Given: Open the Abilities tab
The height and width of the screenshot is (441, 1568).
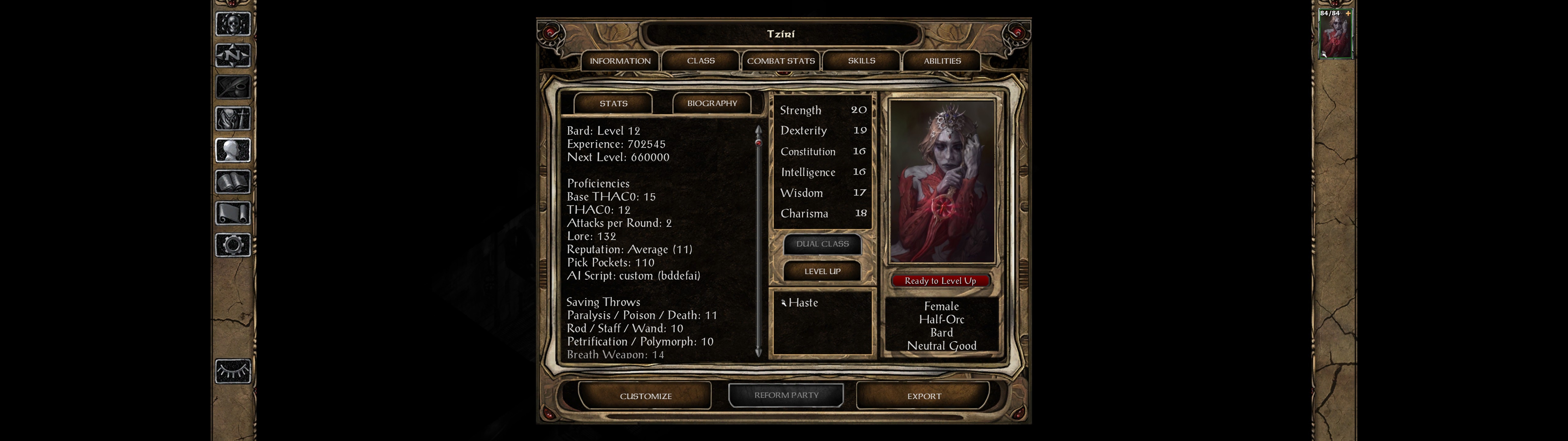Looking at the screenshot, I should tap(942, 61).
